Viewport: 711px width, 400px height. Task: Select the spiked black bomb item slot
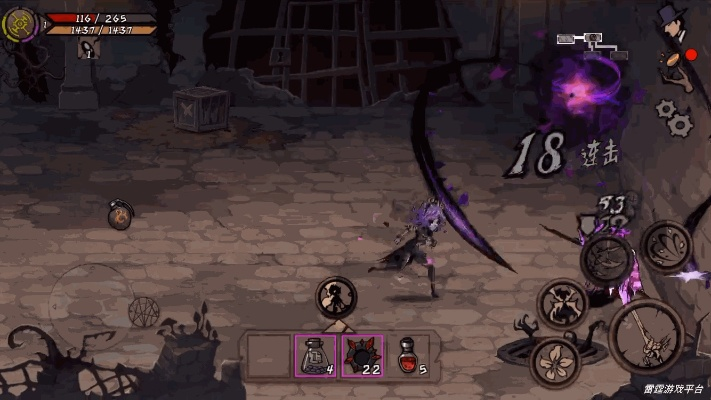[362, 356]
